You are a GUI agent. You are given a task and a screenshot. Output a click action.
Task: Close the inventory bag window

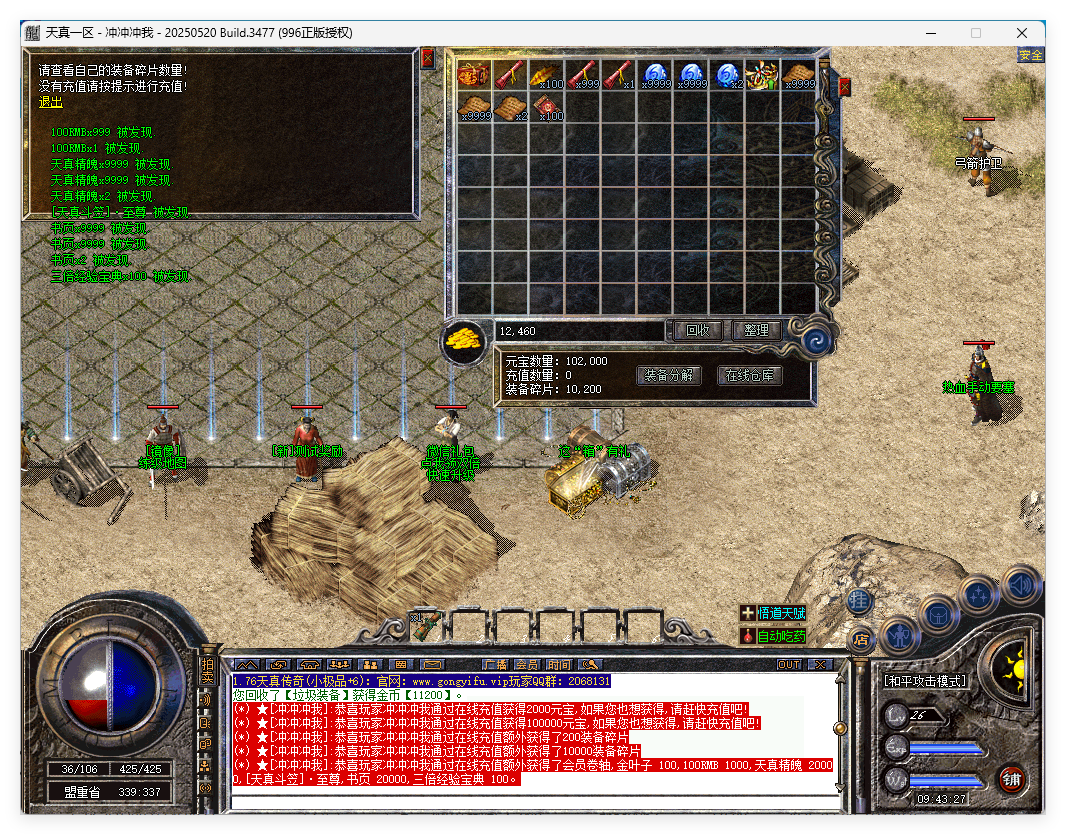coord(844,87)
